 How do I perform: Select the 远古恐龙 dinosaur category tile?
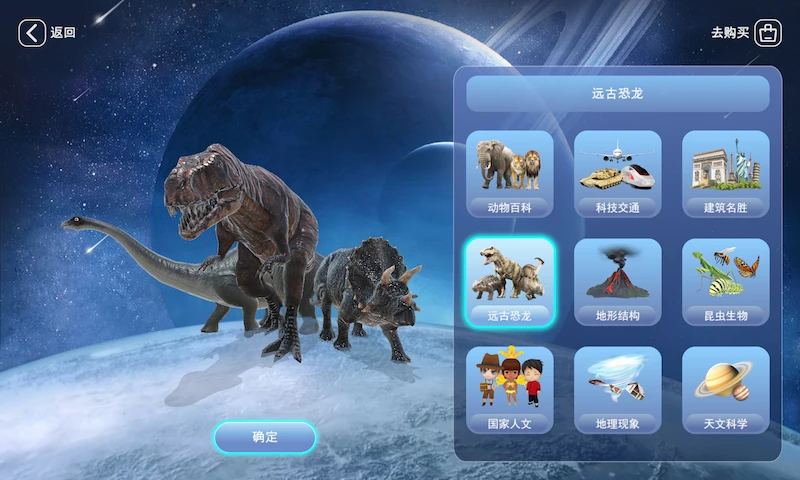(509, 283)
